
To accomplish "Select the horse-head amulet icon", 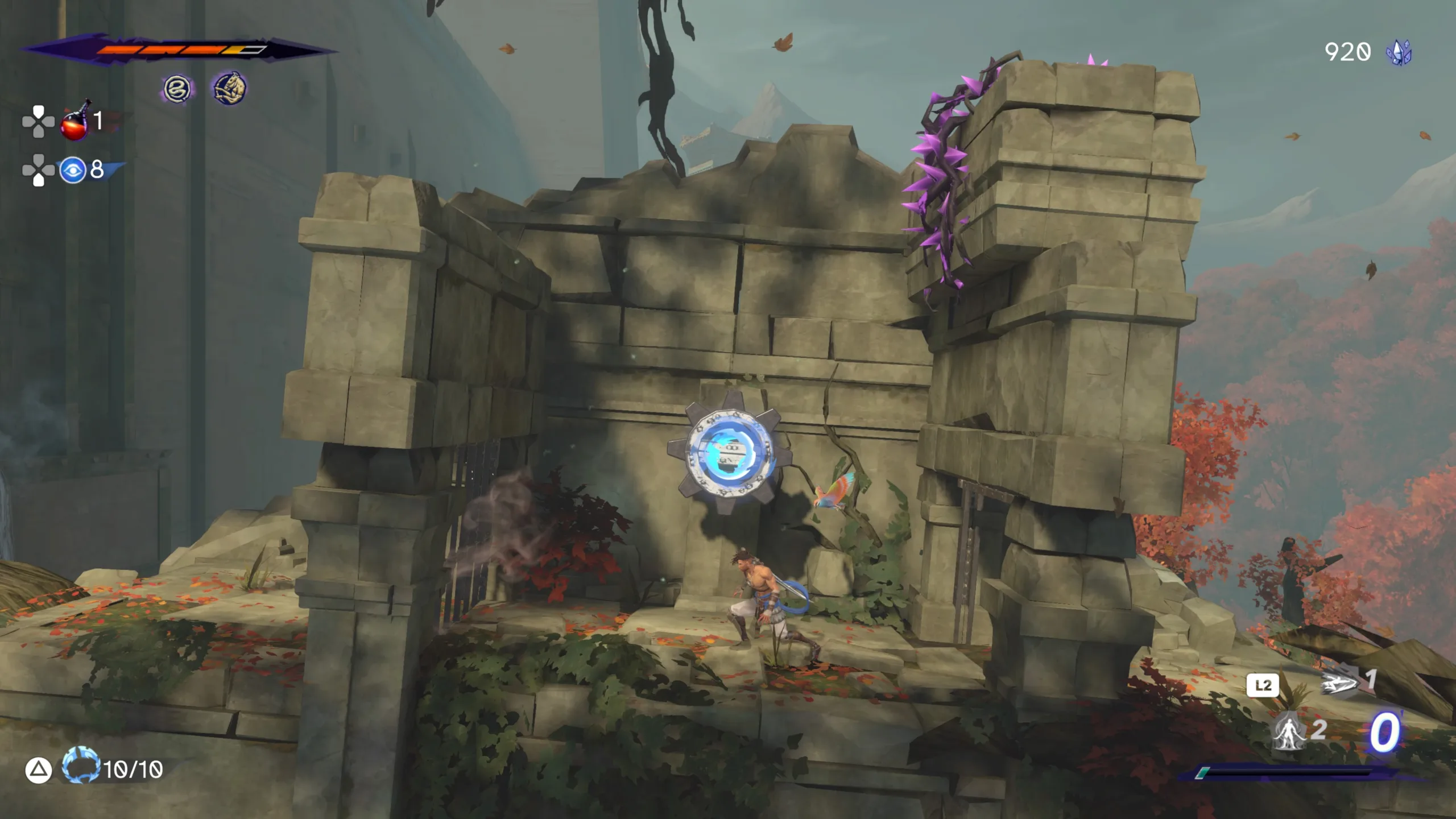I will coord(229,88).
